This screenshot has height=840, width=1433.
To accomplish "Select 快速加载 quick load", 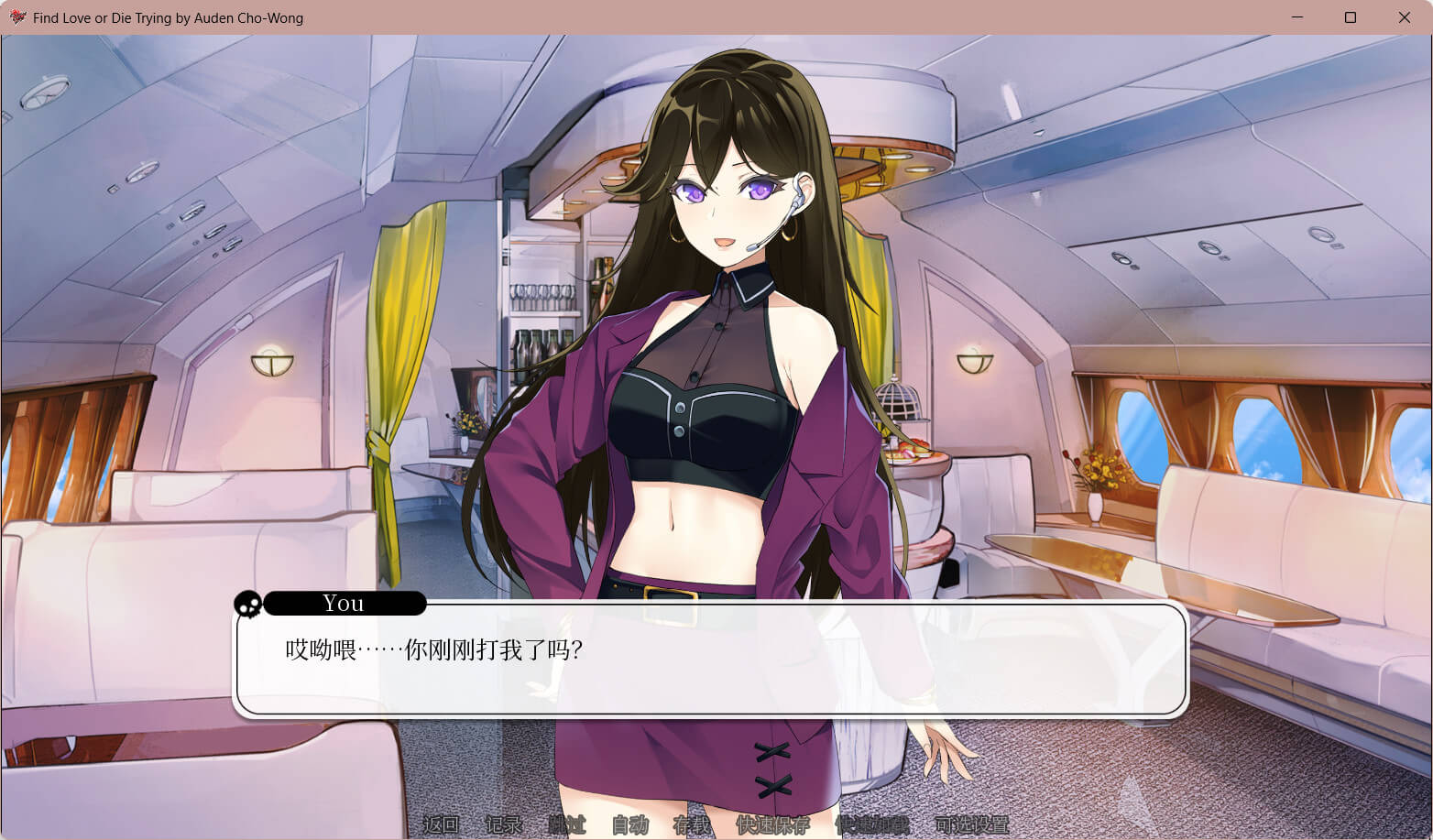I will (x=871, y=825).
